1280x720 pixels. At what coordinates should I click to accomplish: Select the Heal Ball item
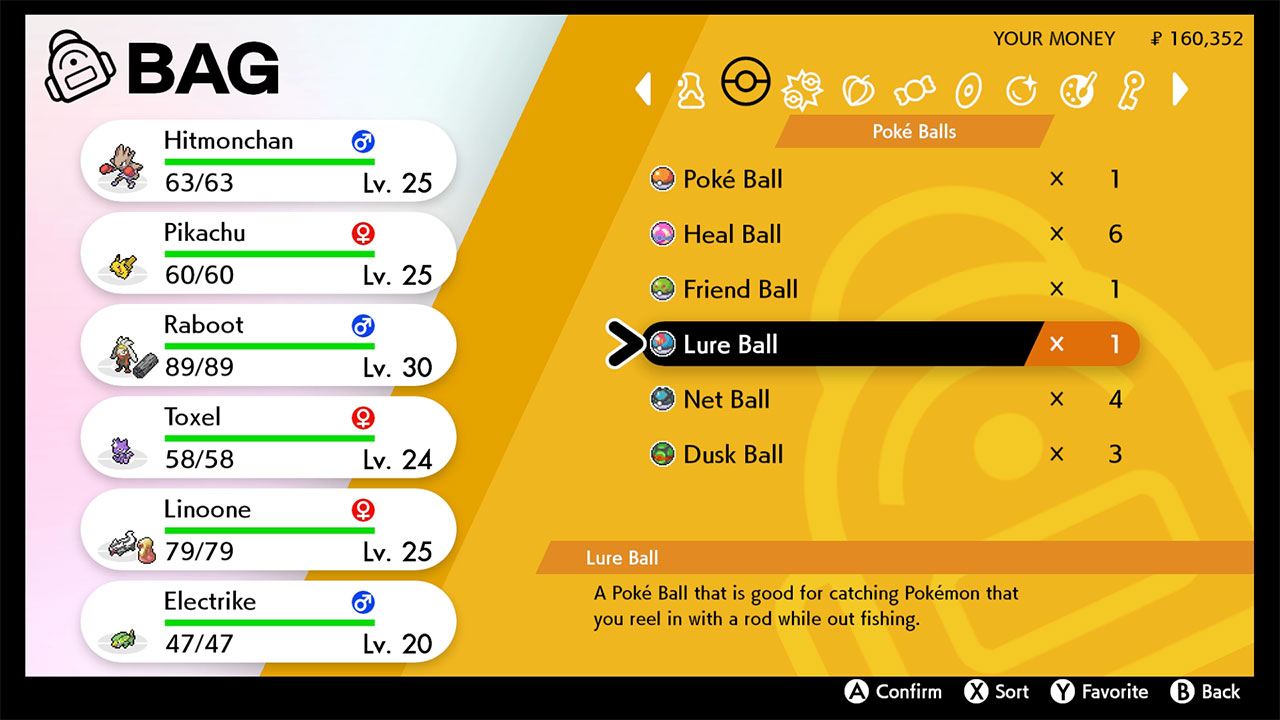tap(731, 234)
